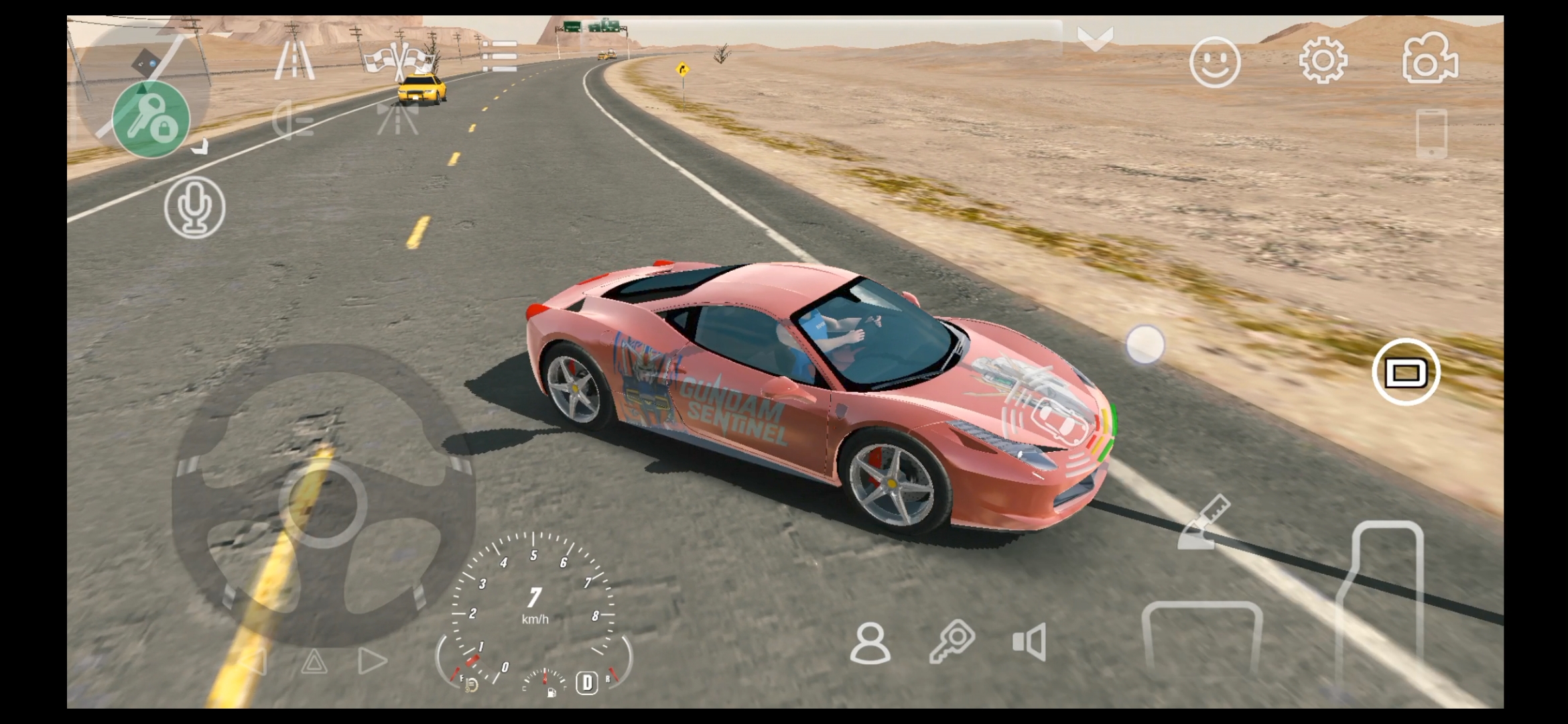
Task: Open the emoji smiley menu
Action: tap(1214, 62)
